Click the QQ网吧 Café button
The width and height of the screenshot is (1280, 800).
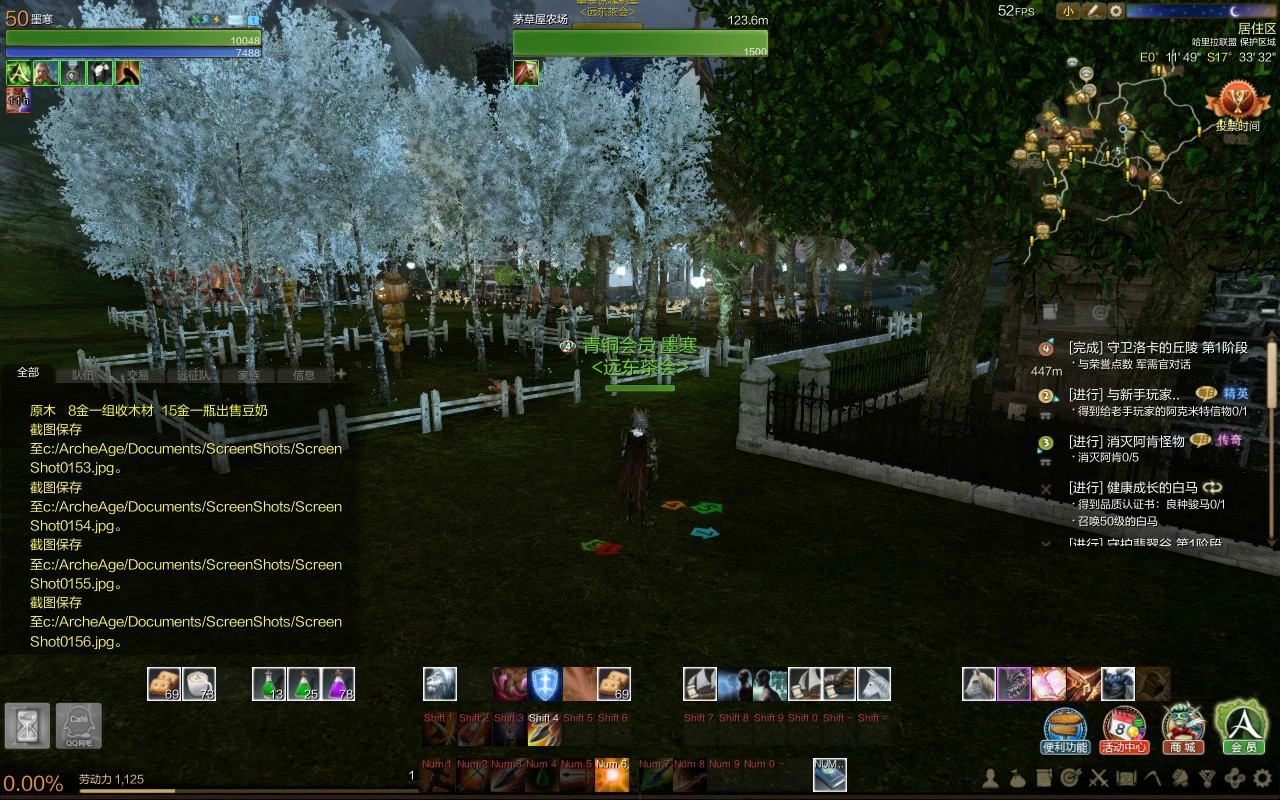tap(79, 726)
